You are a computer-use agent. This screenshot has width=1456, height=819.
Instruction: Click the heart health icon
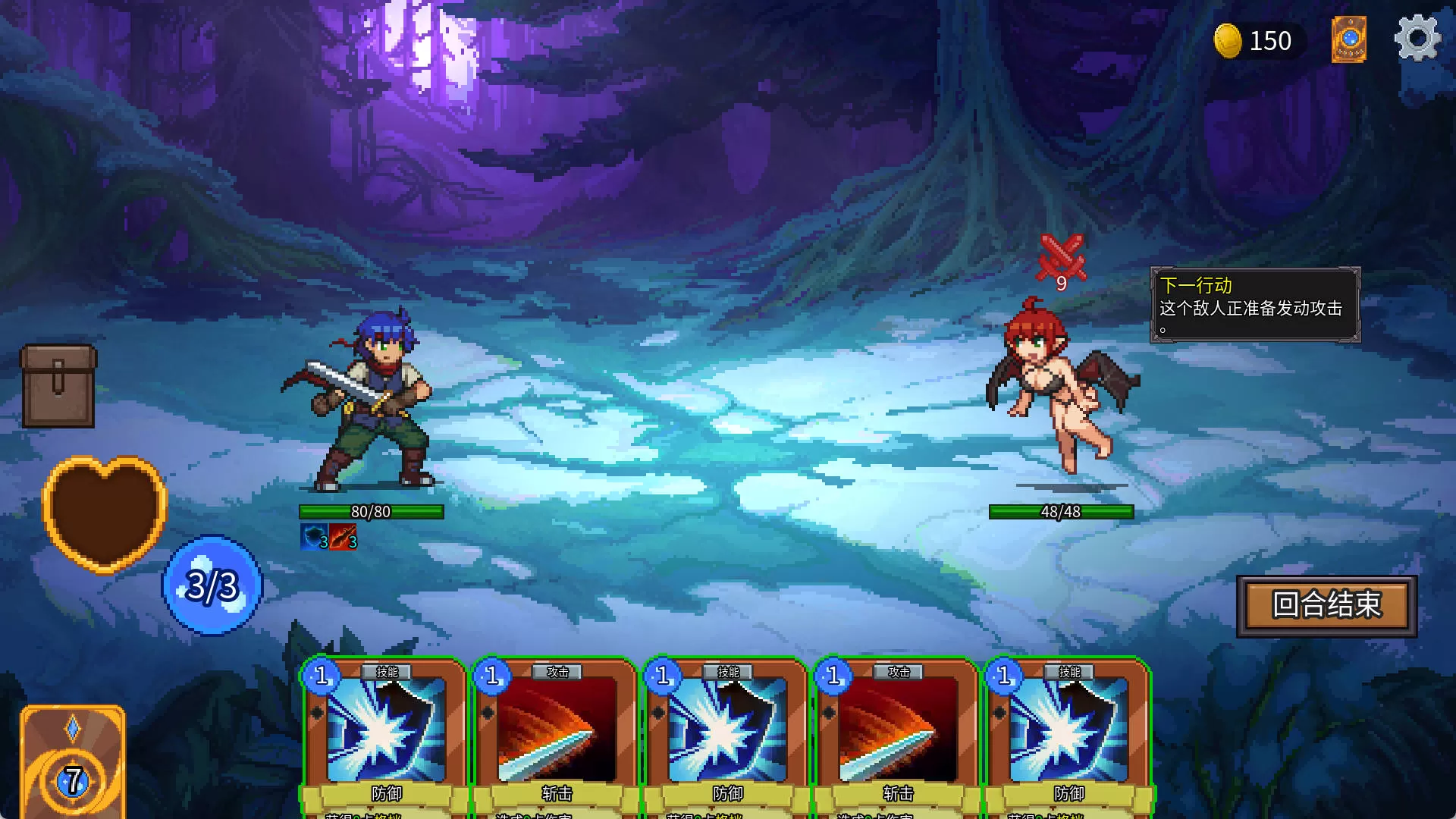104,512
